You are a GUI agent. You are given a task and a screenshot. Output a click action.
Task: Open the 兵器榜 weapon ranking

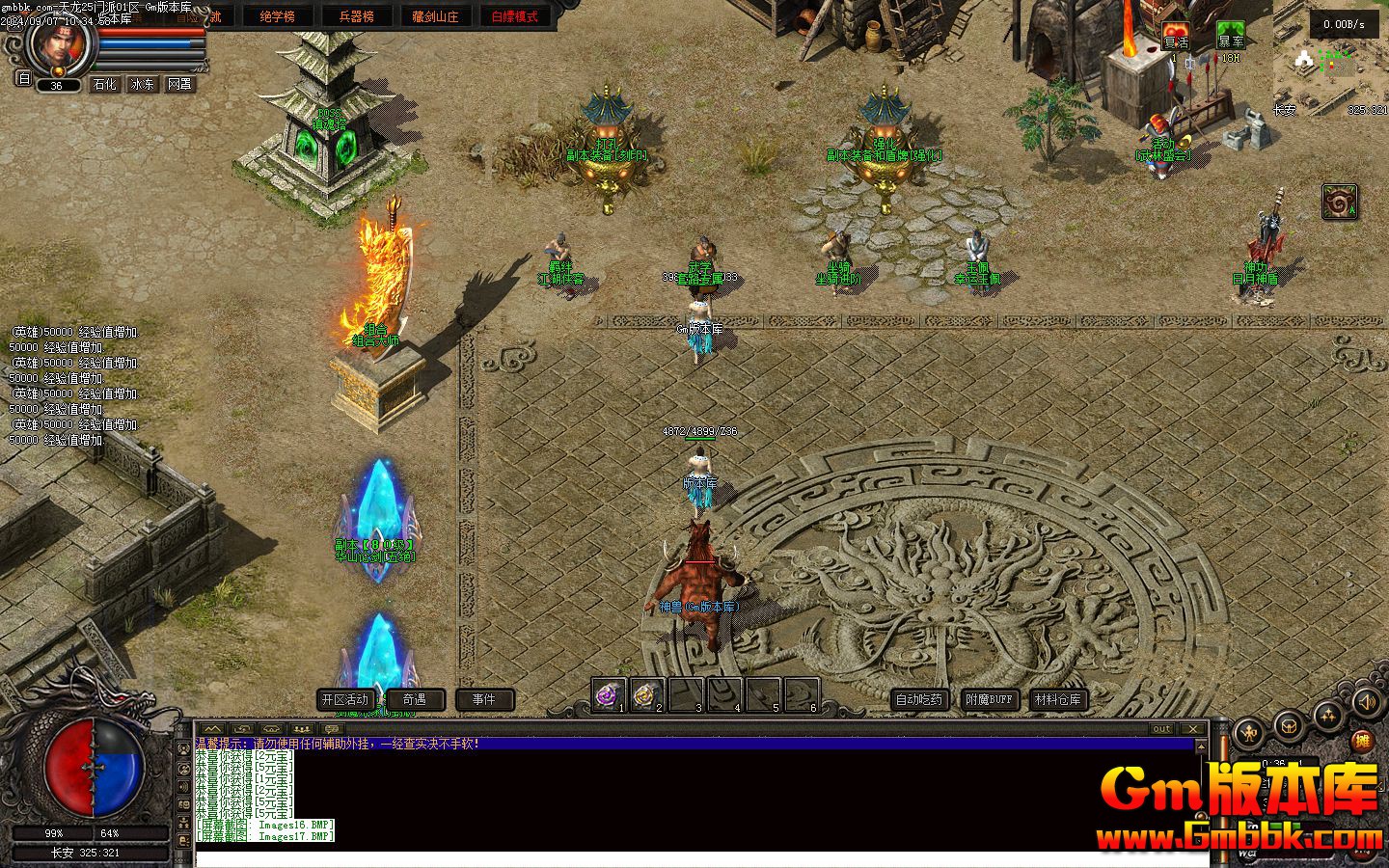(x=356, y=15)
